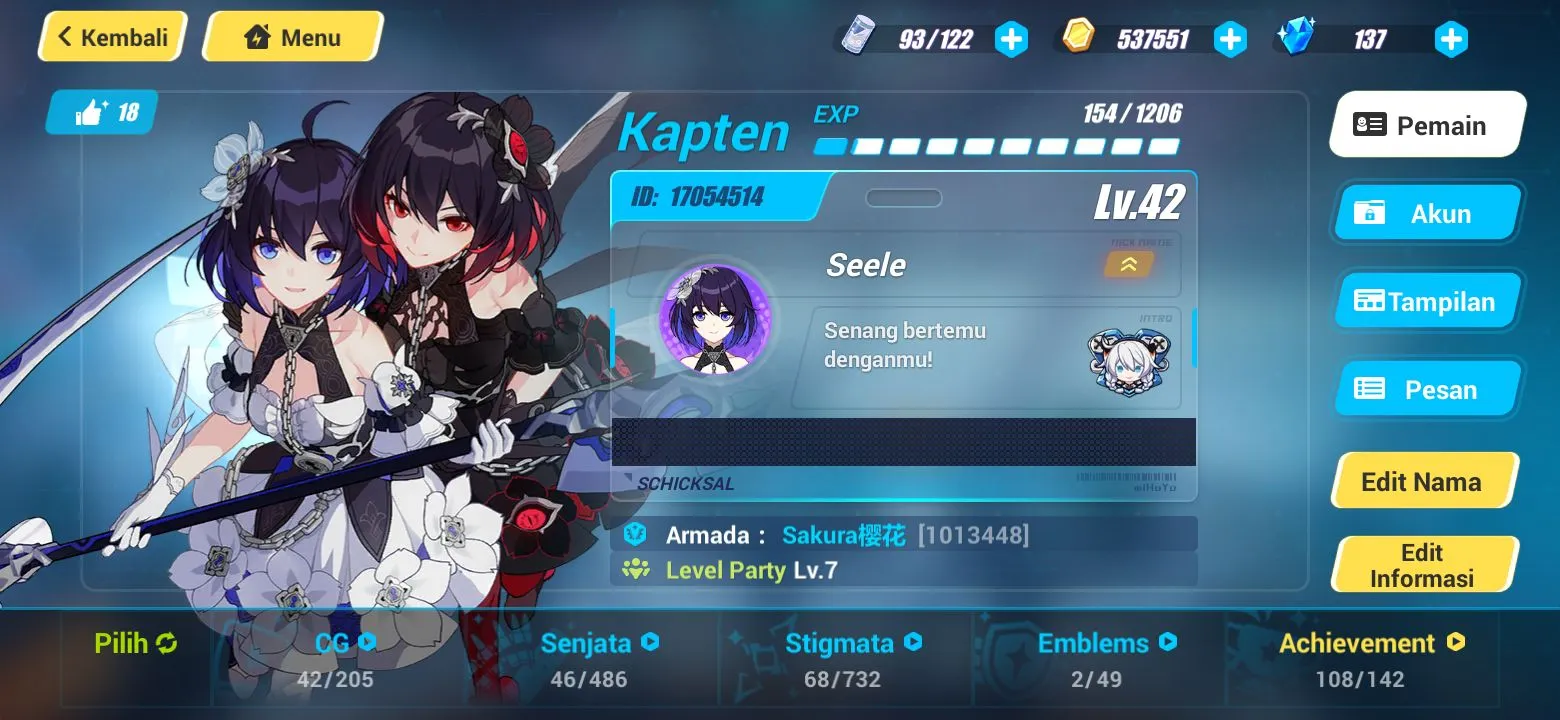Screen dimensions: 1560x720
Task: Open the Senjata weapons collection
Action: [x=599, y=643]
